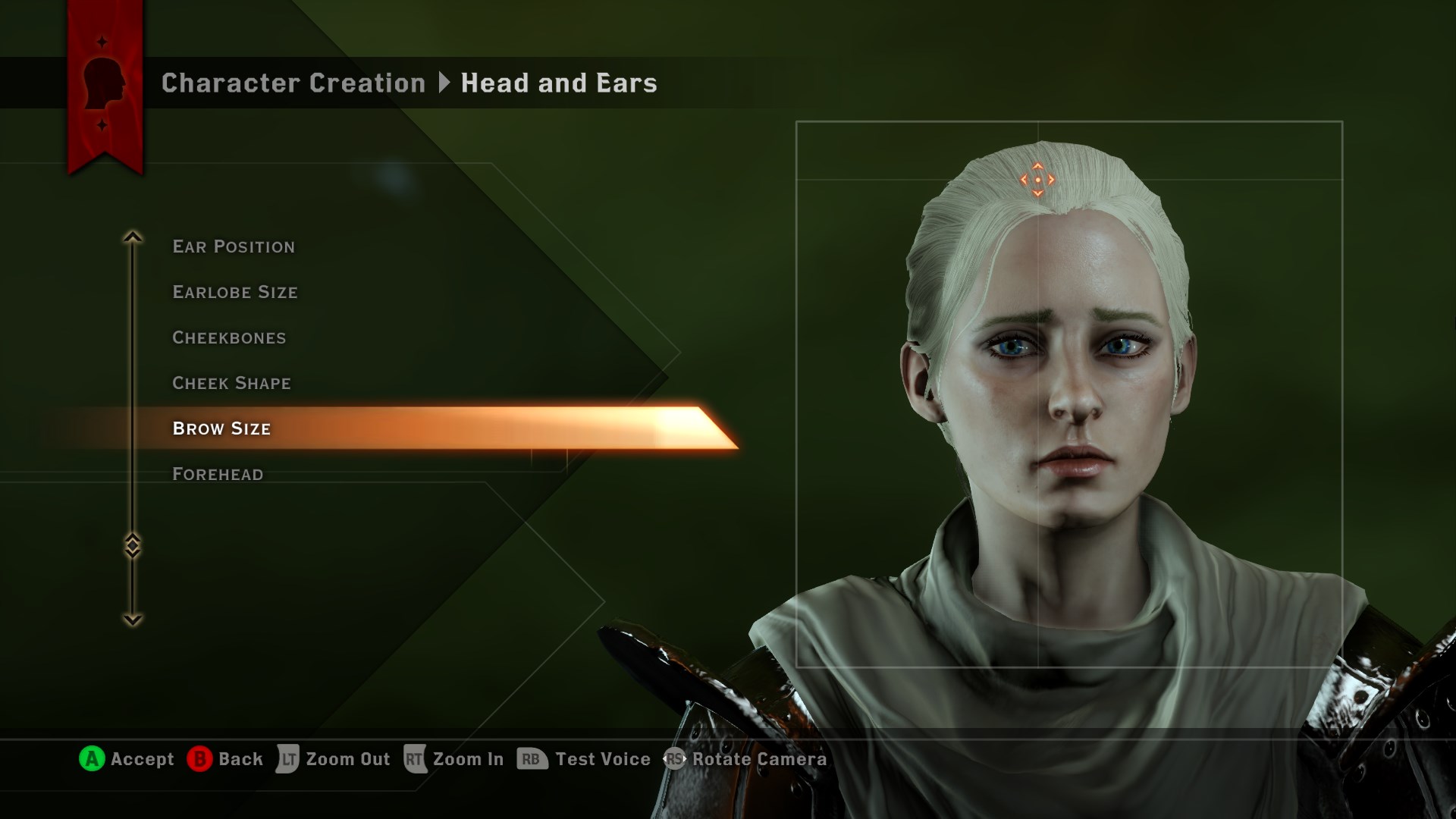1456x819 pixels.
Task: Click the scroll up arrow above the list
Action: coord(133,237)
